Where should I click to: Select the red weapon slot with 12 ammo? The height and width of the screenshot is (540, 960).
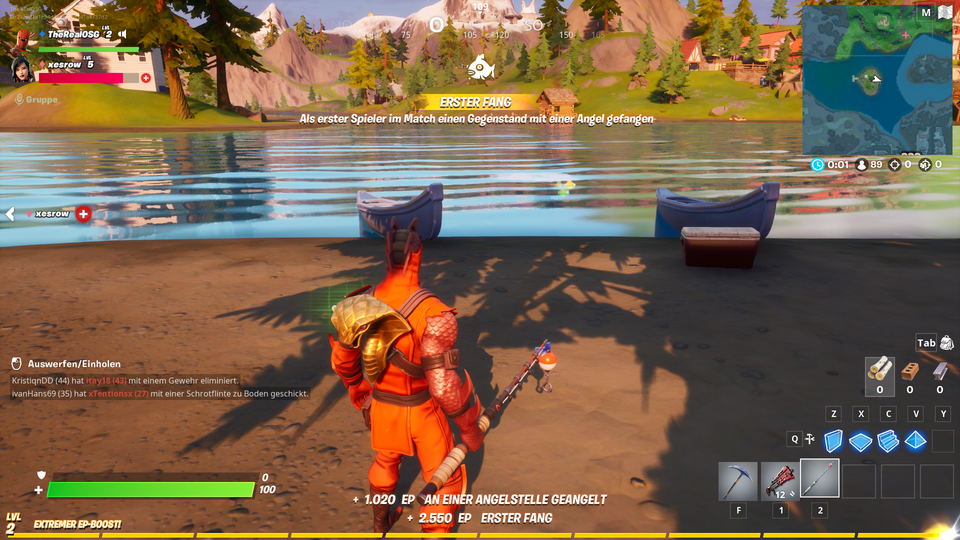779,481
